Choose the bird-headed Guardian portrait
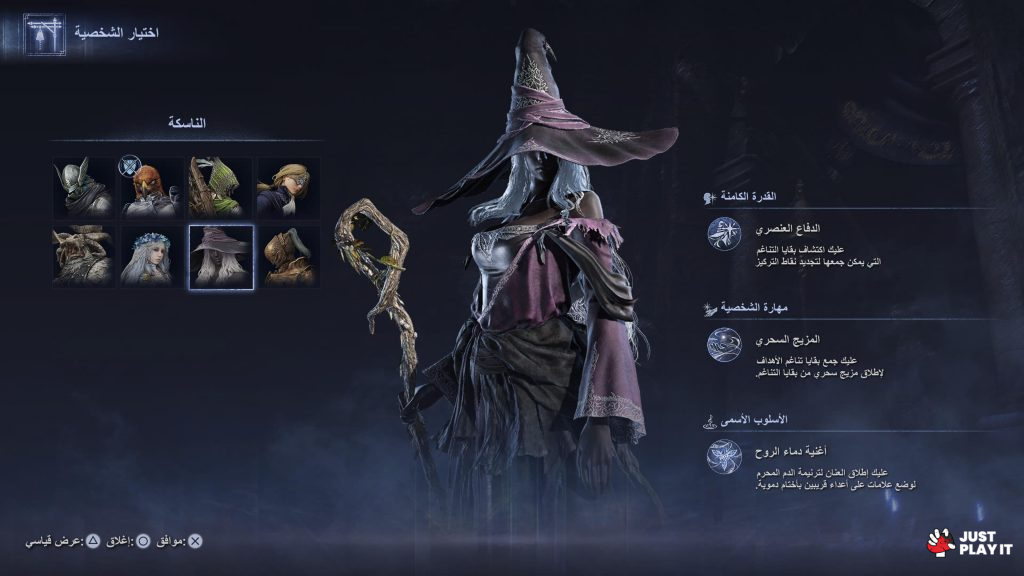The image size is (1024, 576). (153, 188)
